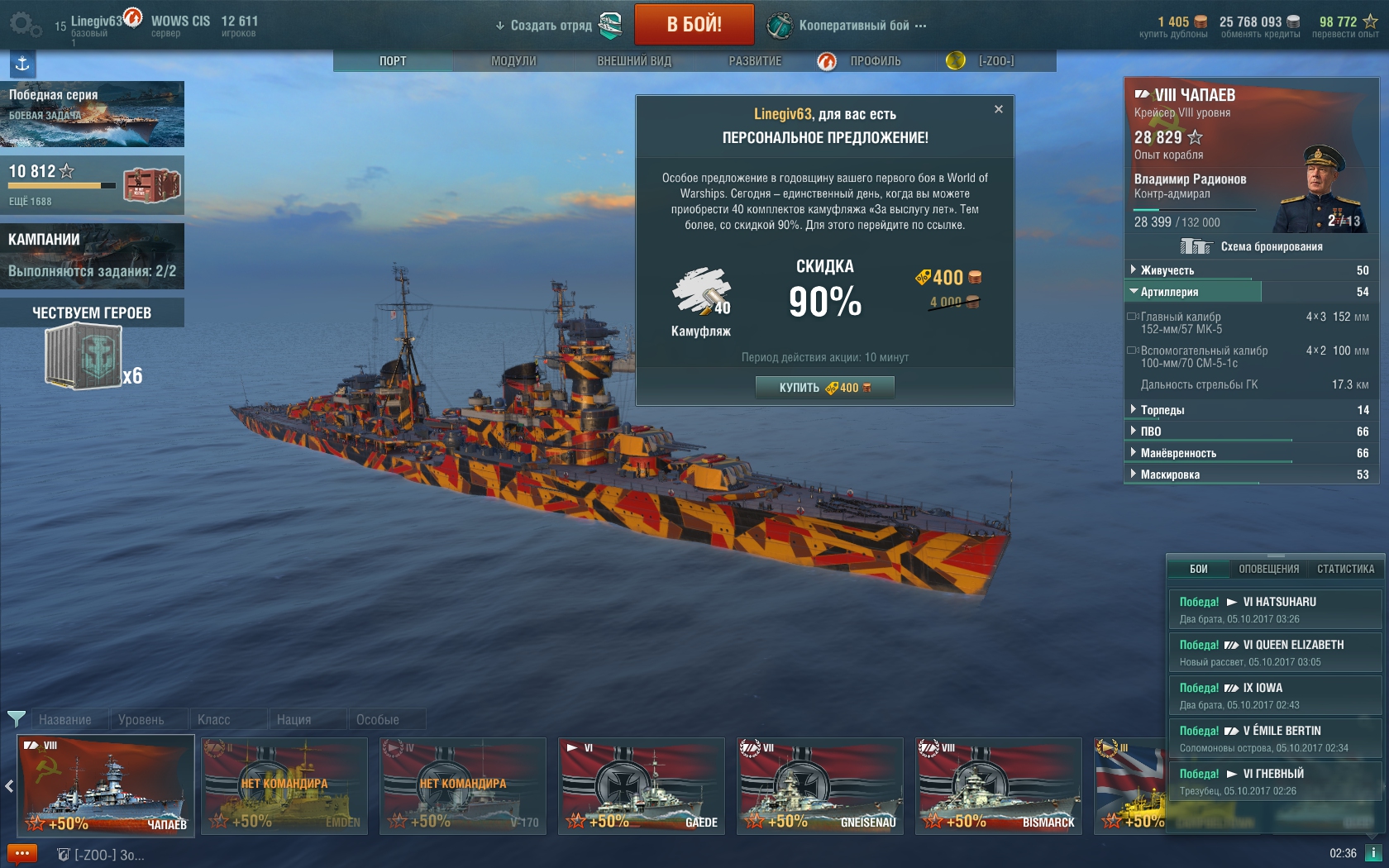Open the КАМПАНИИ panel
This screenshot has width=1389, height=868.
[x=92, y=255]
